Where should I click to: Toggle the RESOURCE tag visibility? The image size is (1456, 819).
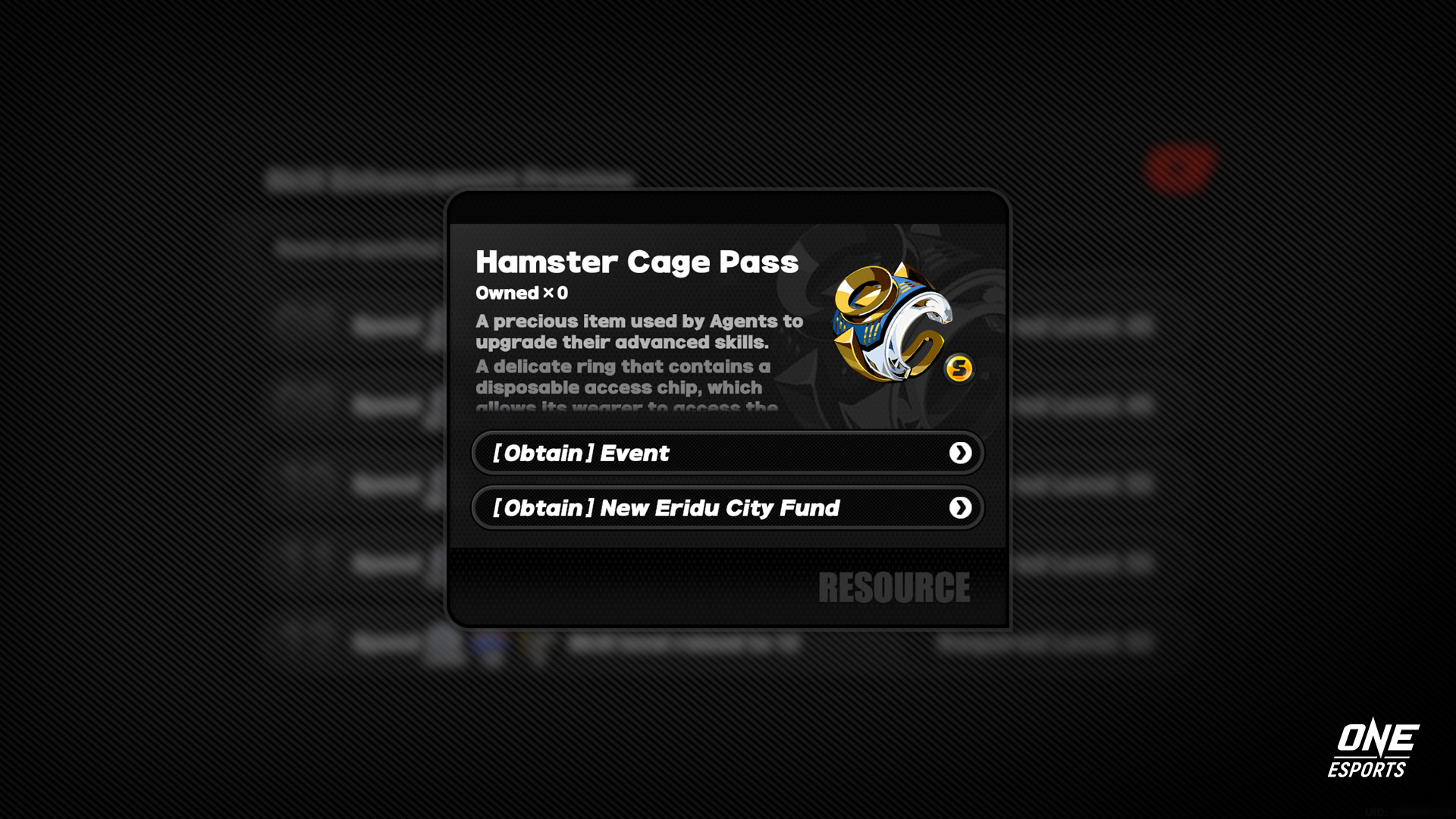(x=895, y=587)
